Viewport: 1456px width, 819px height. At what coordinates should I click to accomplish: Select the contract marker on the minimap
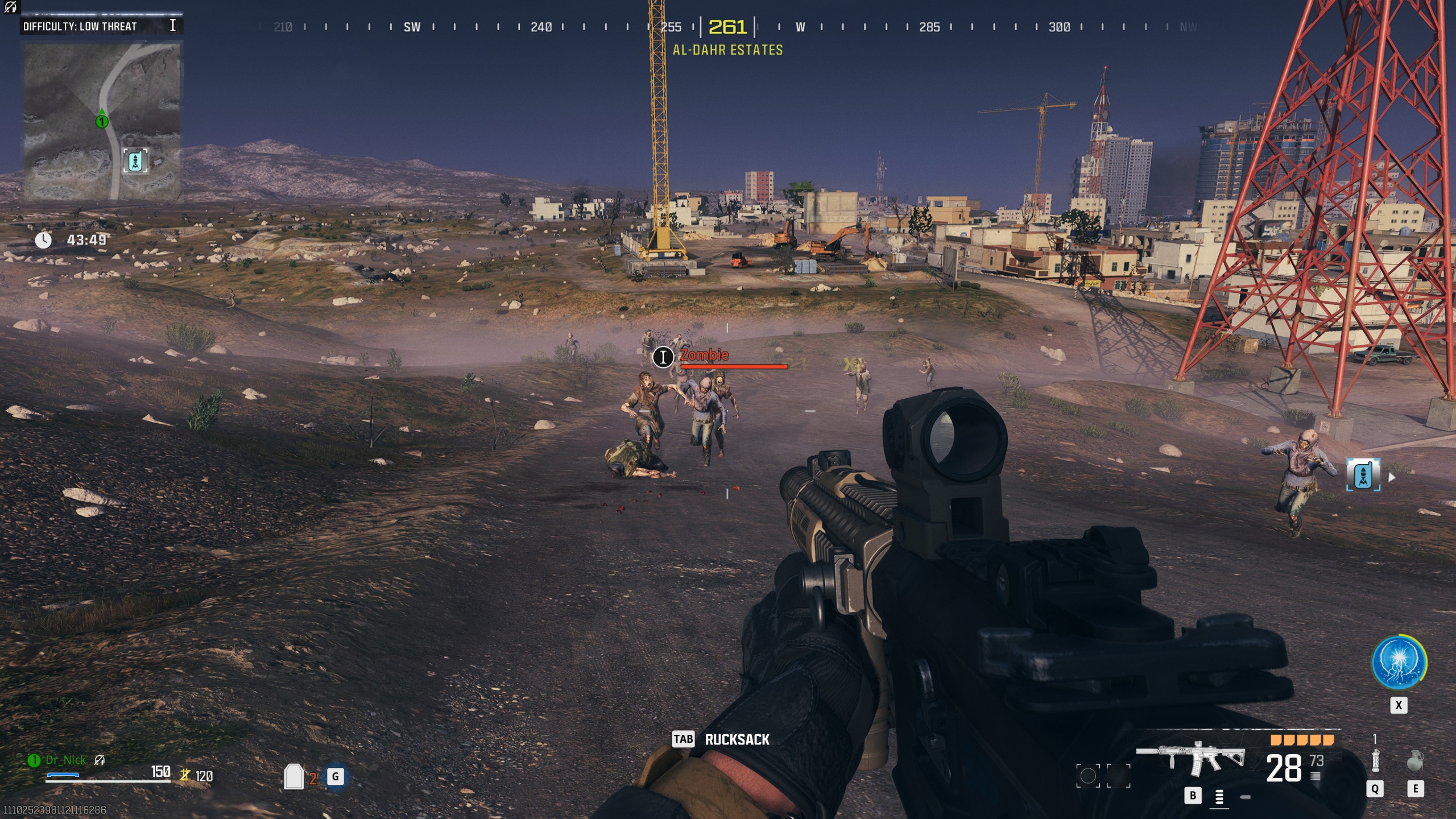[135, 161]
